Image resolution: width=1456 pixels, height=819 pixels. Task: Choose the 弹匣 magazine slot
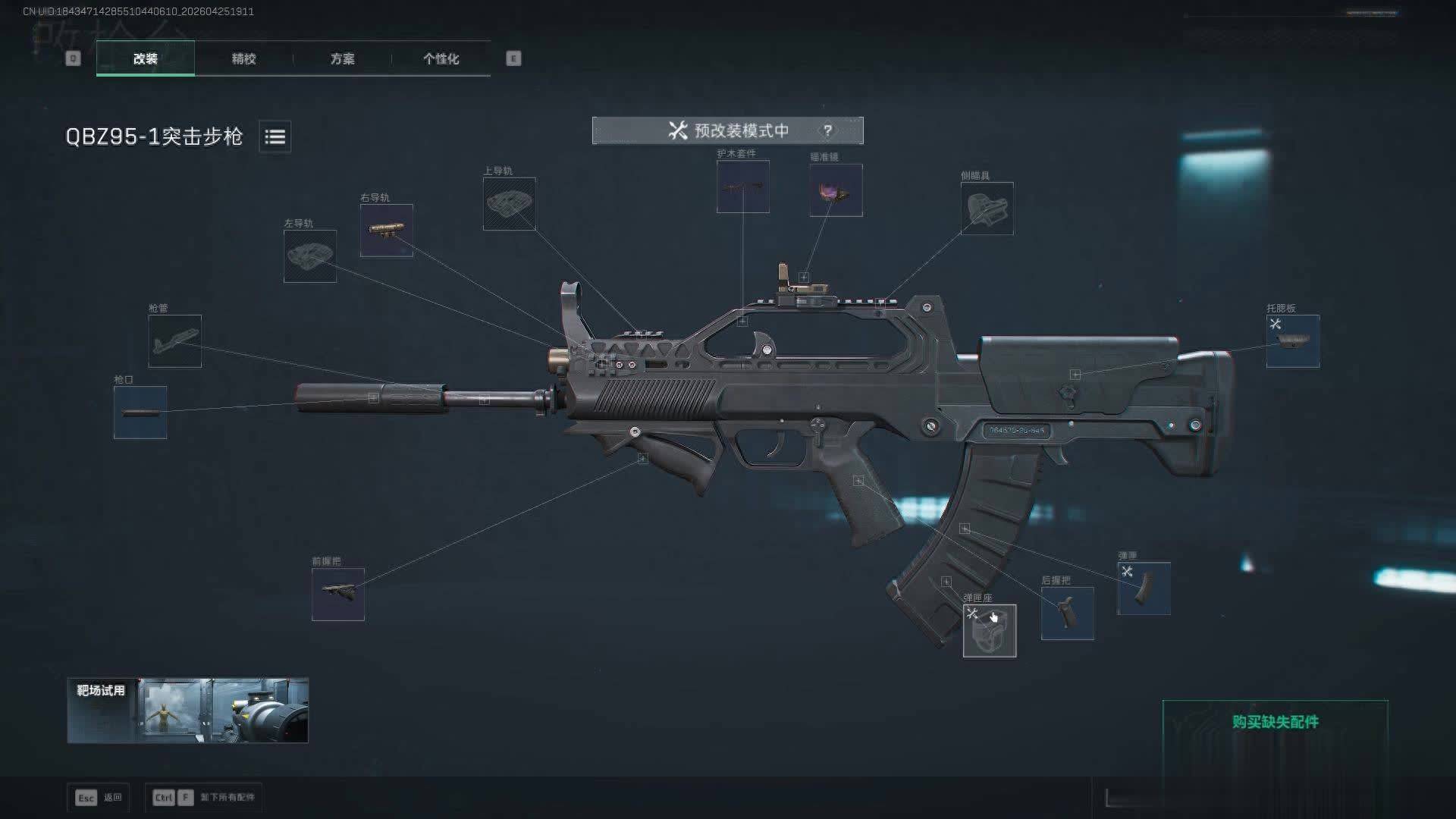coord(1144,588)
